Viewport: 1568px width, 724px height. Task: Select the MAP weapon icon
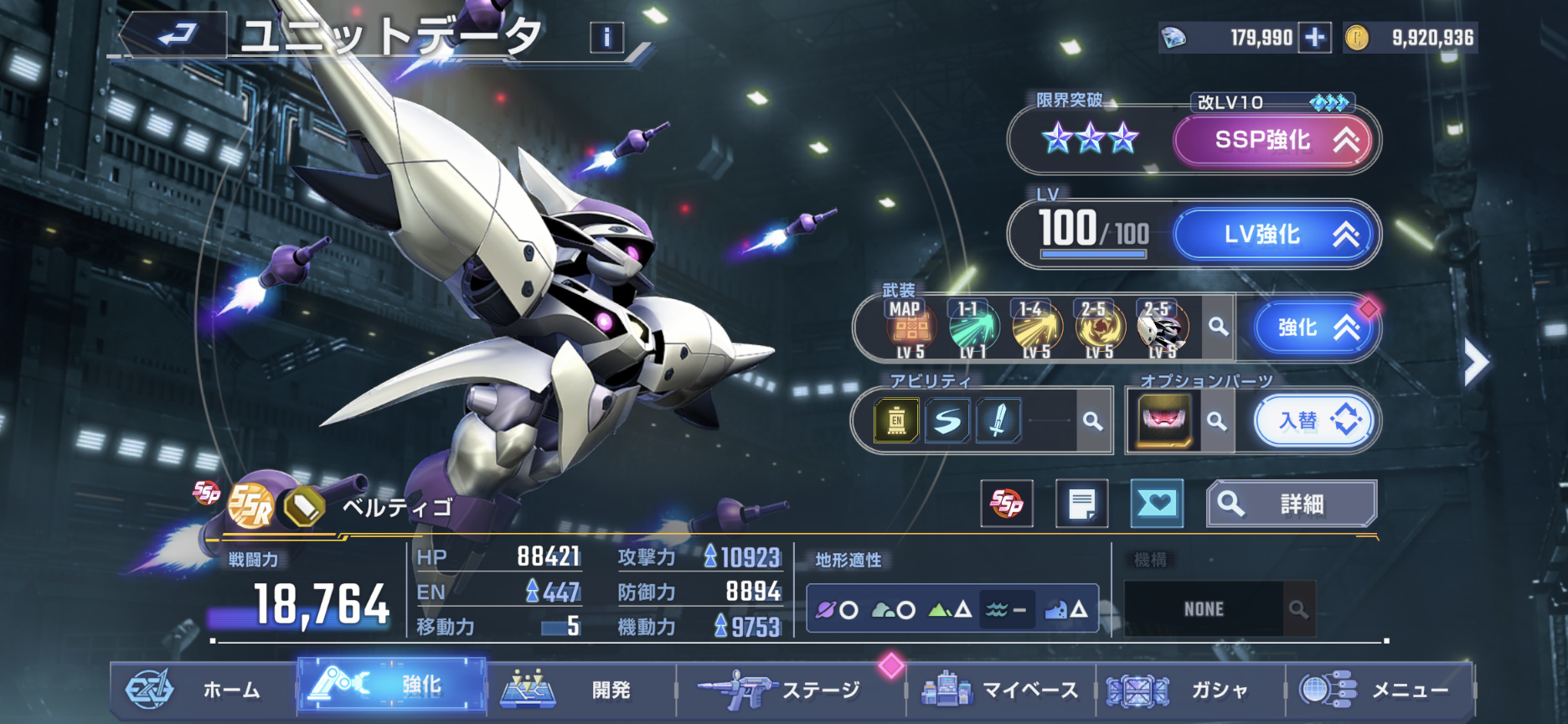tap(910, 328)
